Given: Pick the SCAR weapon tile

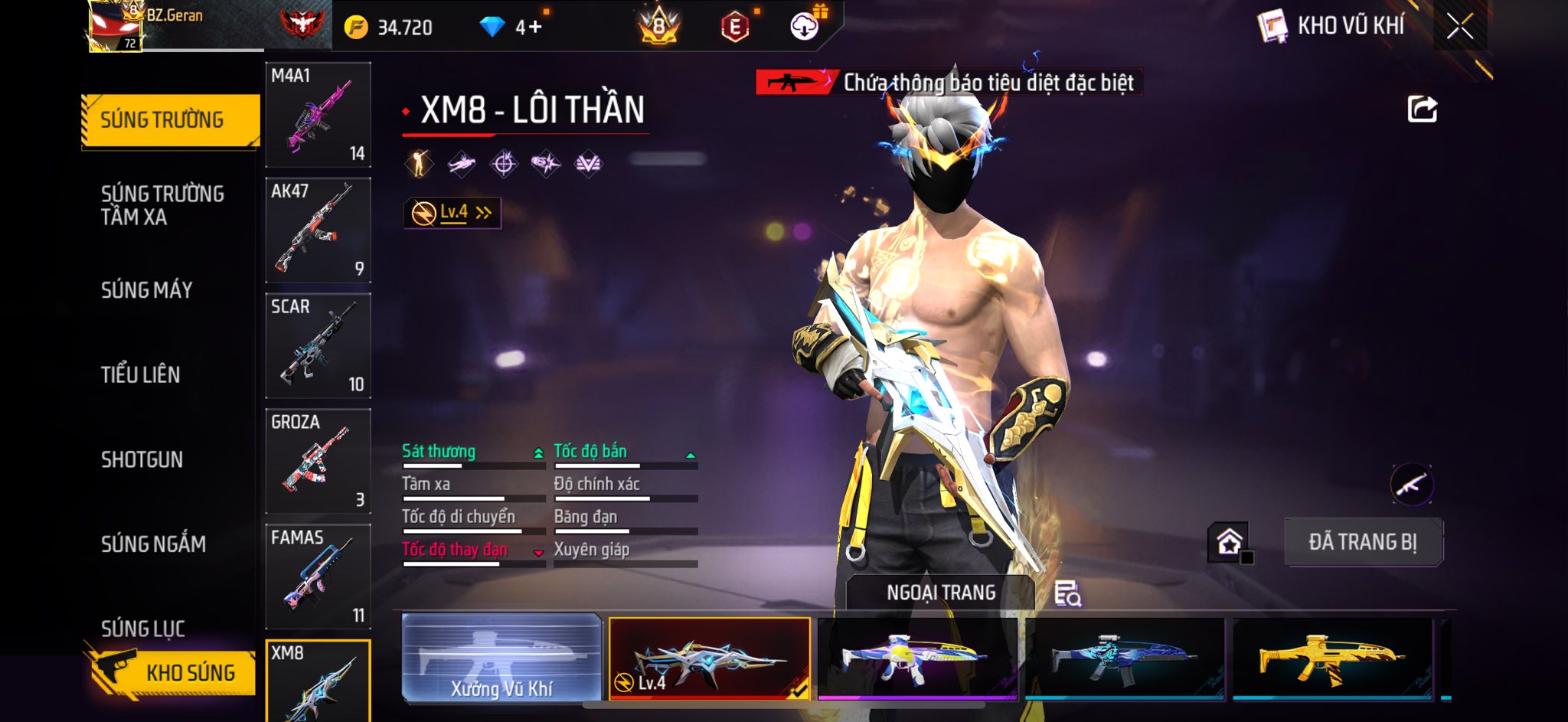Looking at the screenshot, I should click(318, 345).
